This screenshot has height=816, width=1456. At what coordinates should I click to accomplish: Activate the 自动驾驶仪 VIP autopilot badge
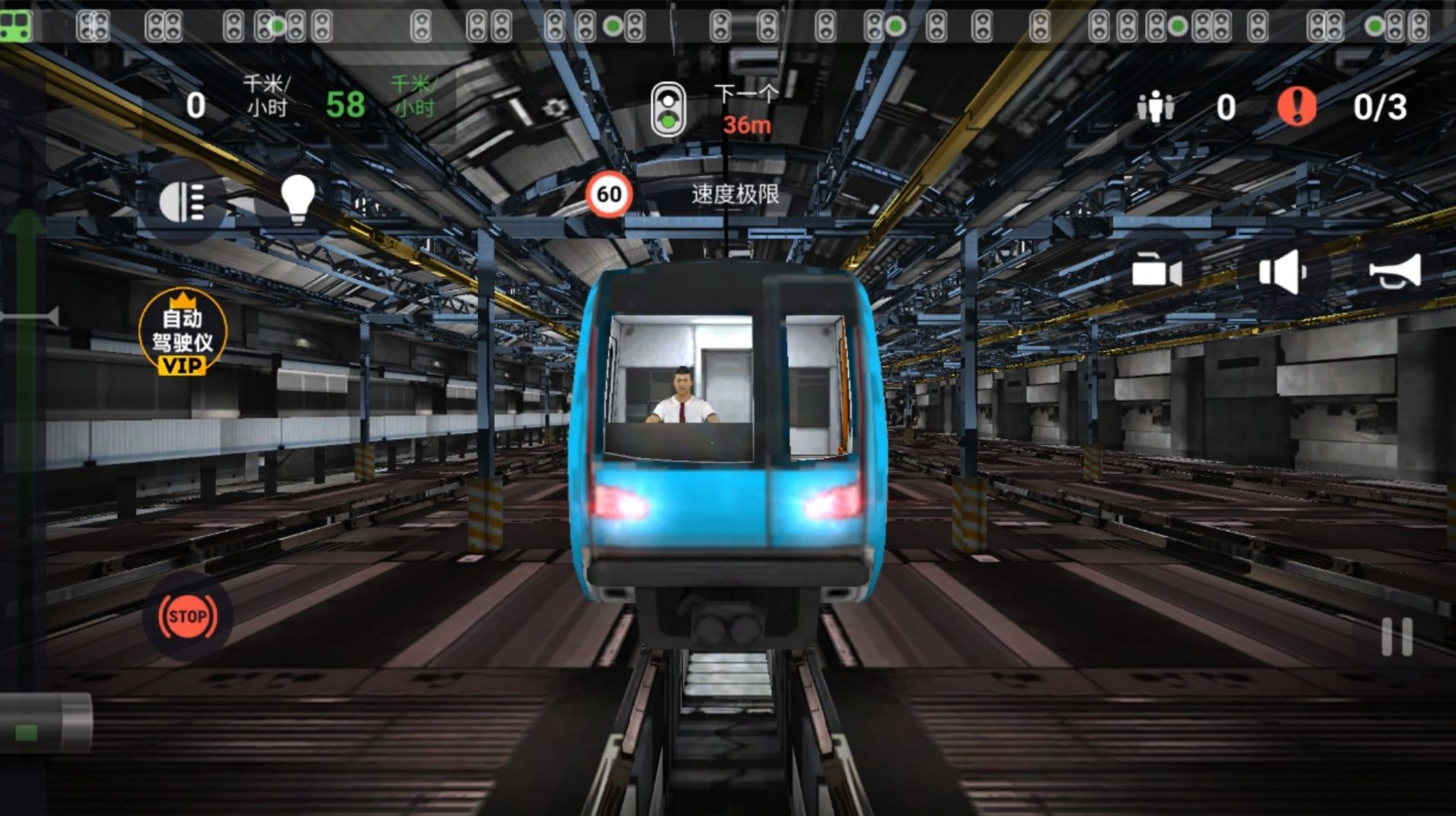coord(183,338)
